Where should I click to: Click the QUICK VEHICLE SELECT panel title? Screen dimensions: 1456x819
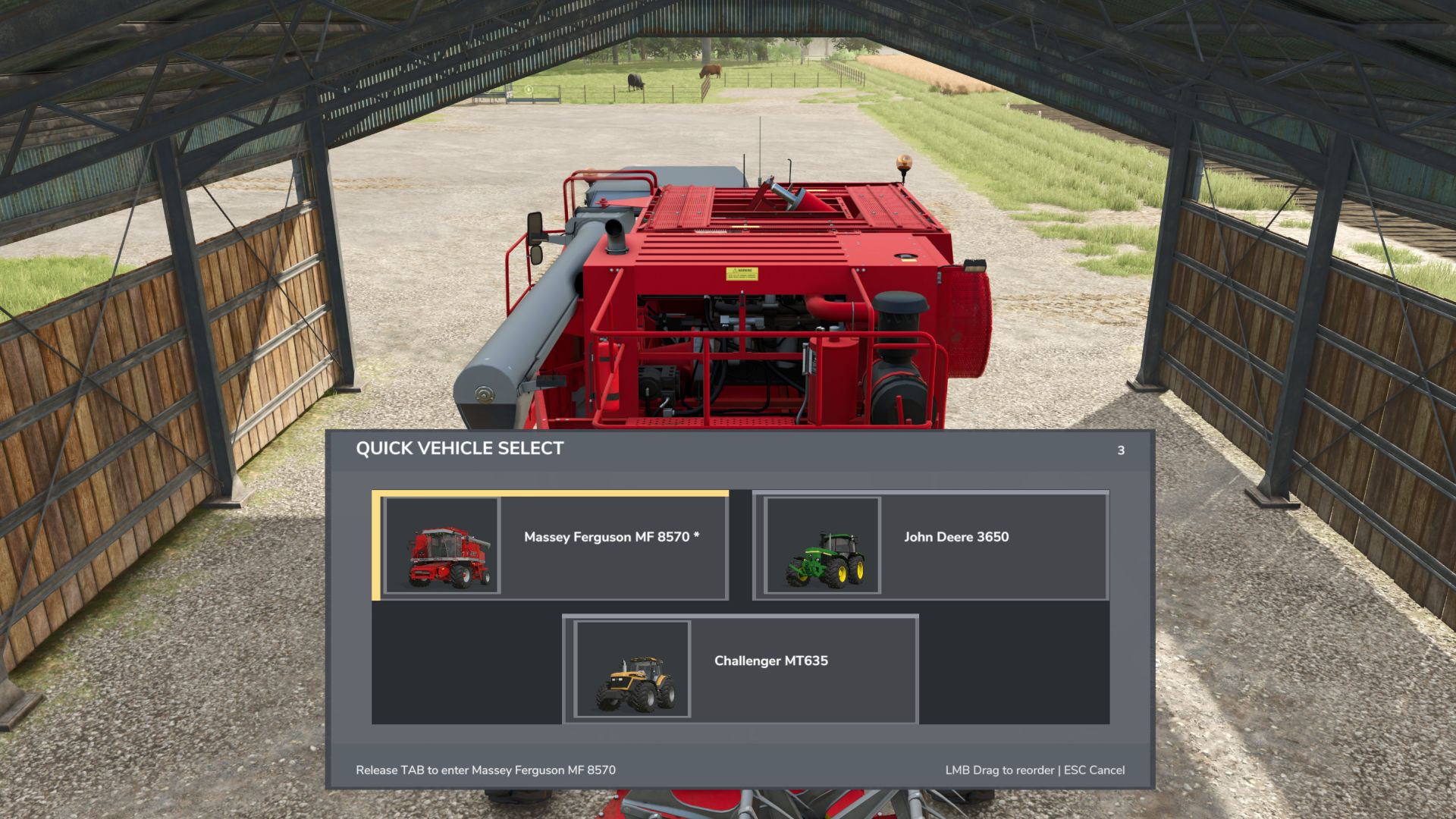pos(459,449)
